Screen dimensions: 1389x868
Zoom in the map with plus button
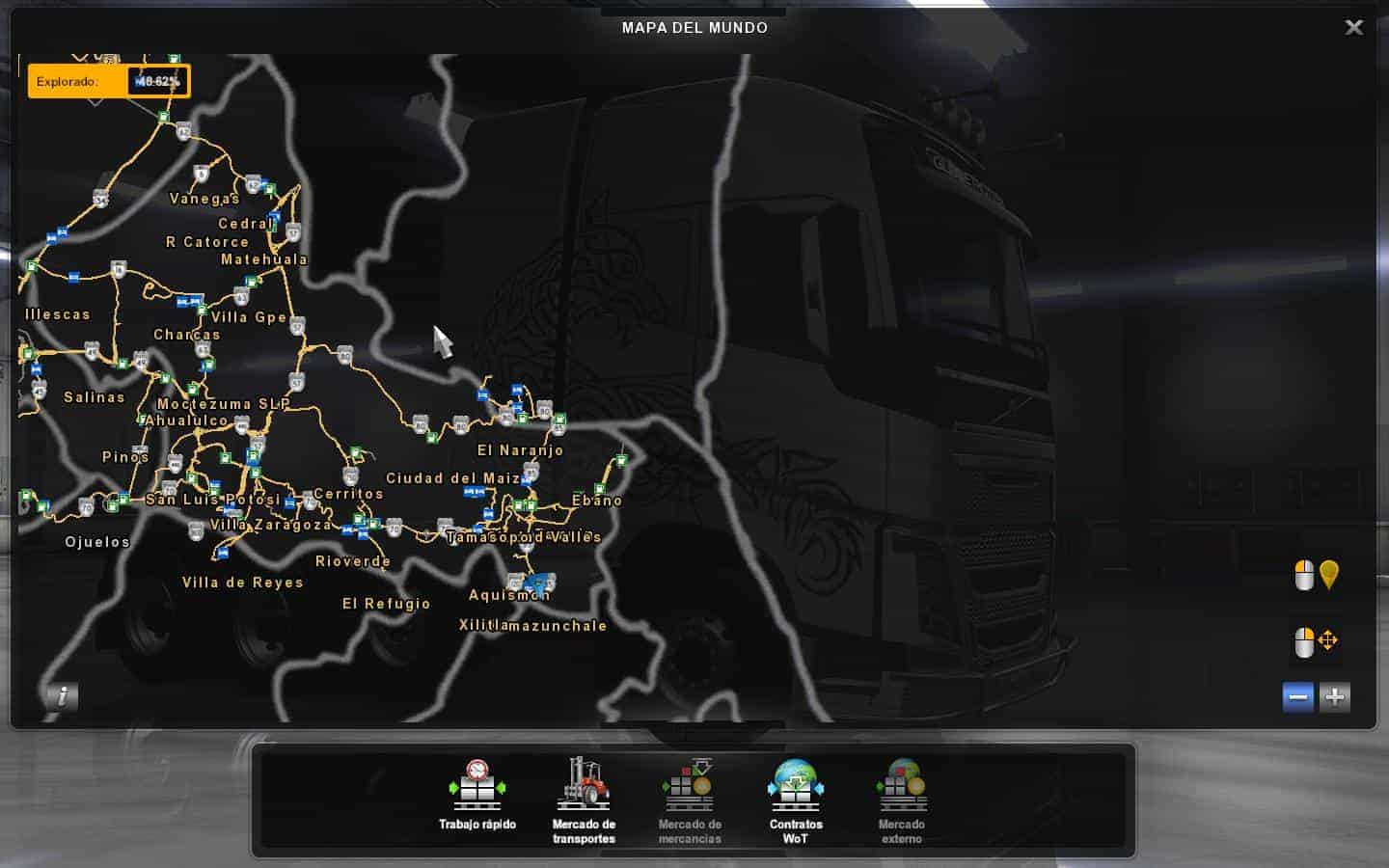click(1335, 696)
